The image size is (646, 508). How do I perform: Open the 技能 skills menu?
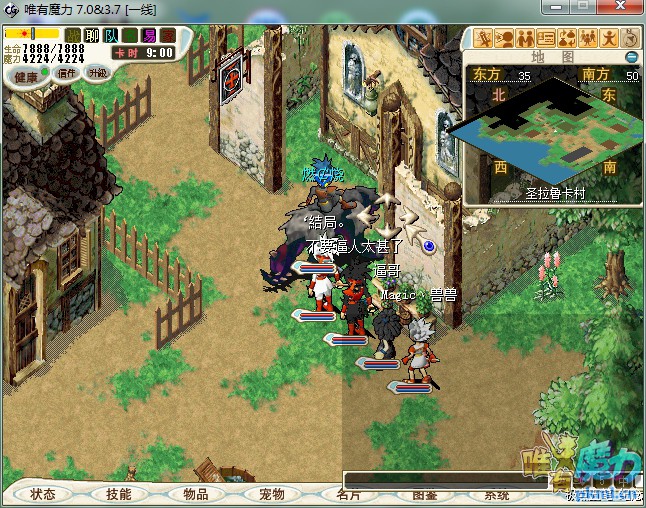[x=119, y=494]
